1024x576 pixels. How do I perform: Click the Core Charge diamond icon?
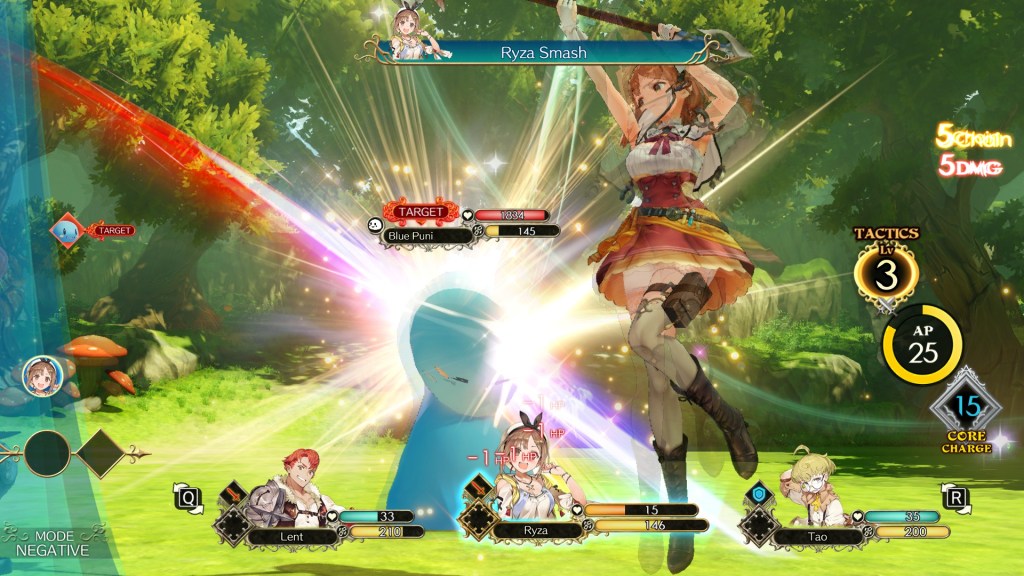(x=966, y=408)
